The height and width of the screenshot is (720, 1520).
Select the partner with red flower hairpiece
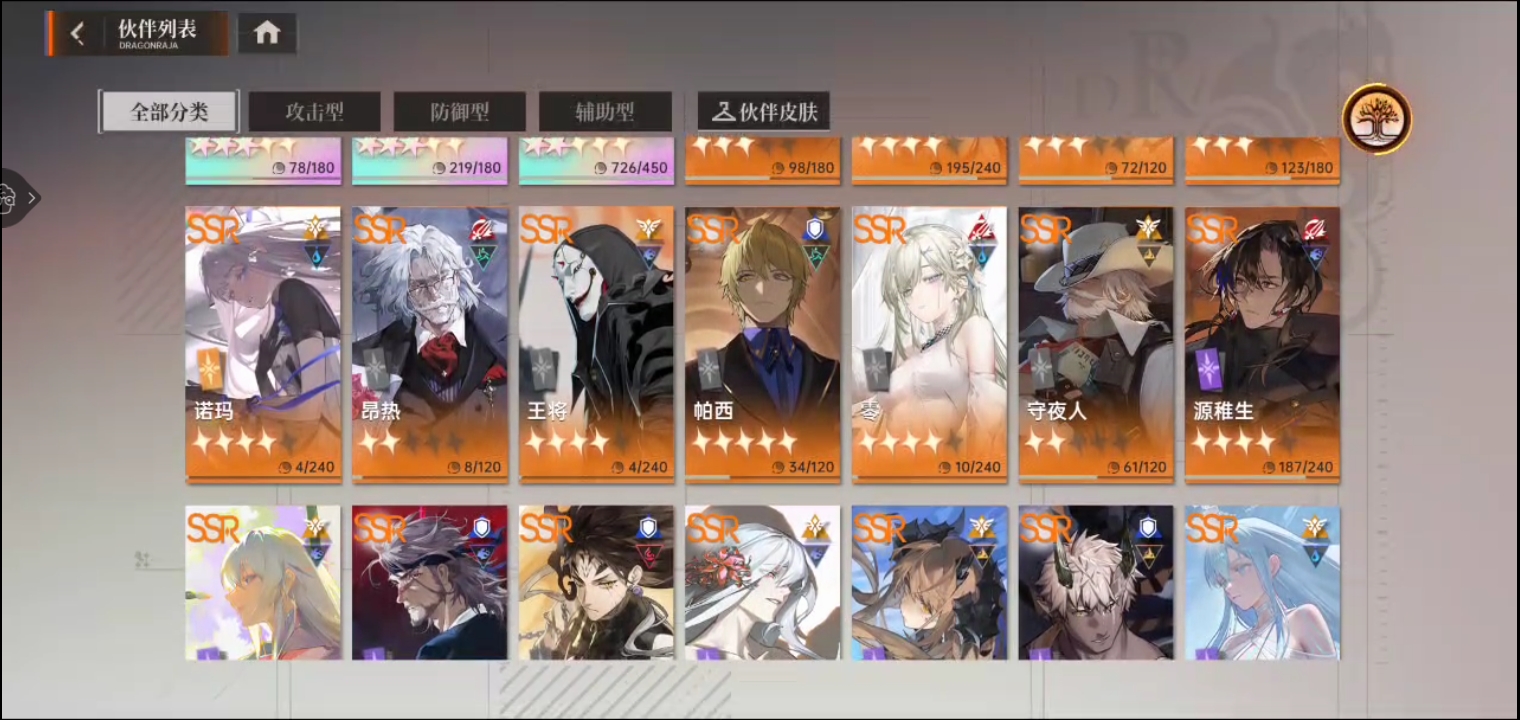tap(763, 582)
